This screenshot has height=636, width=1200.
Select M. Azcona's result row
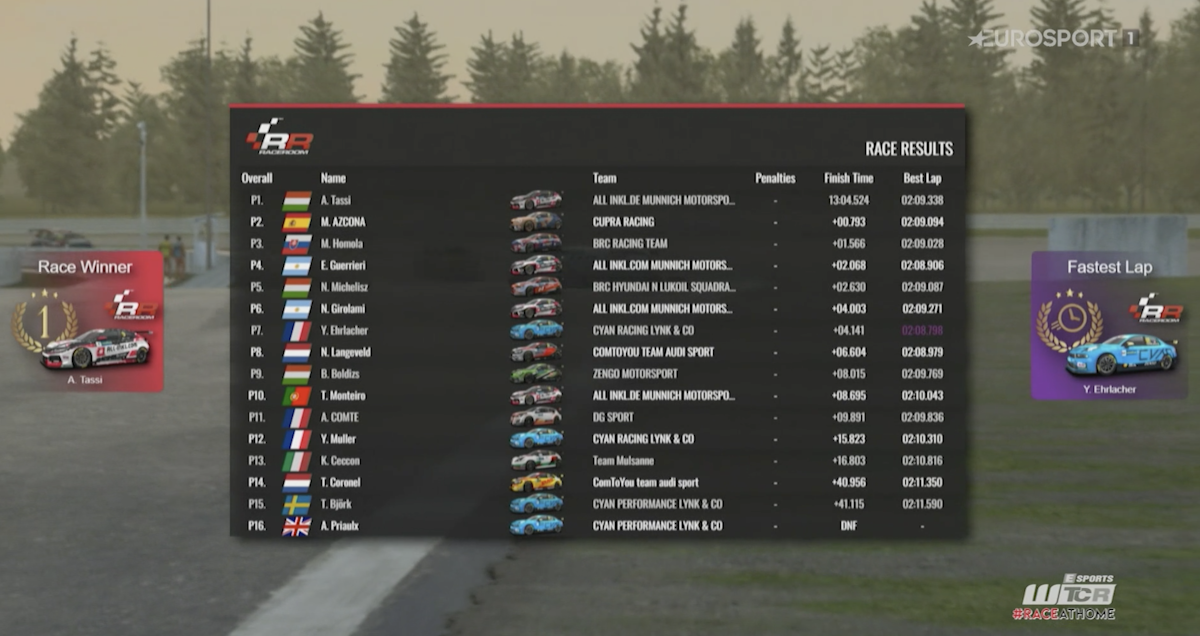coord(597,222)
